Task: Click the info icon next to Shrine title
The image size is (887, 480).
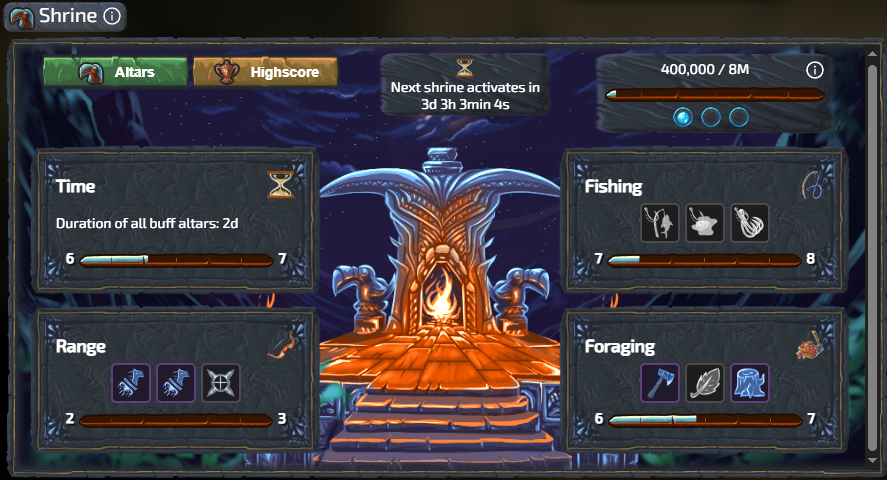Action: 112,16
